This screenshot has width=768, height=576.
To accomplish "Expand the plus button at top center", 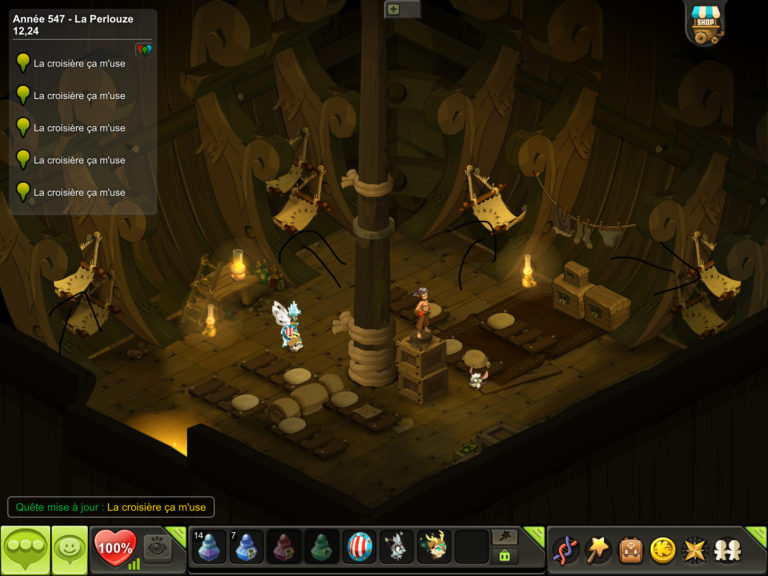I will click(x=393, y=9).
